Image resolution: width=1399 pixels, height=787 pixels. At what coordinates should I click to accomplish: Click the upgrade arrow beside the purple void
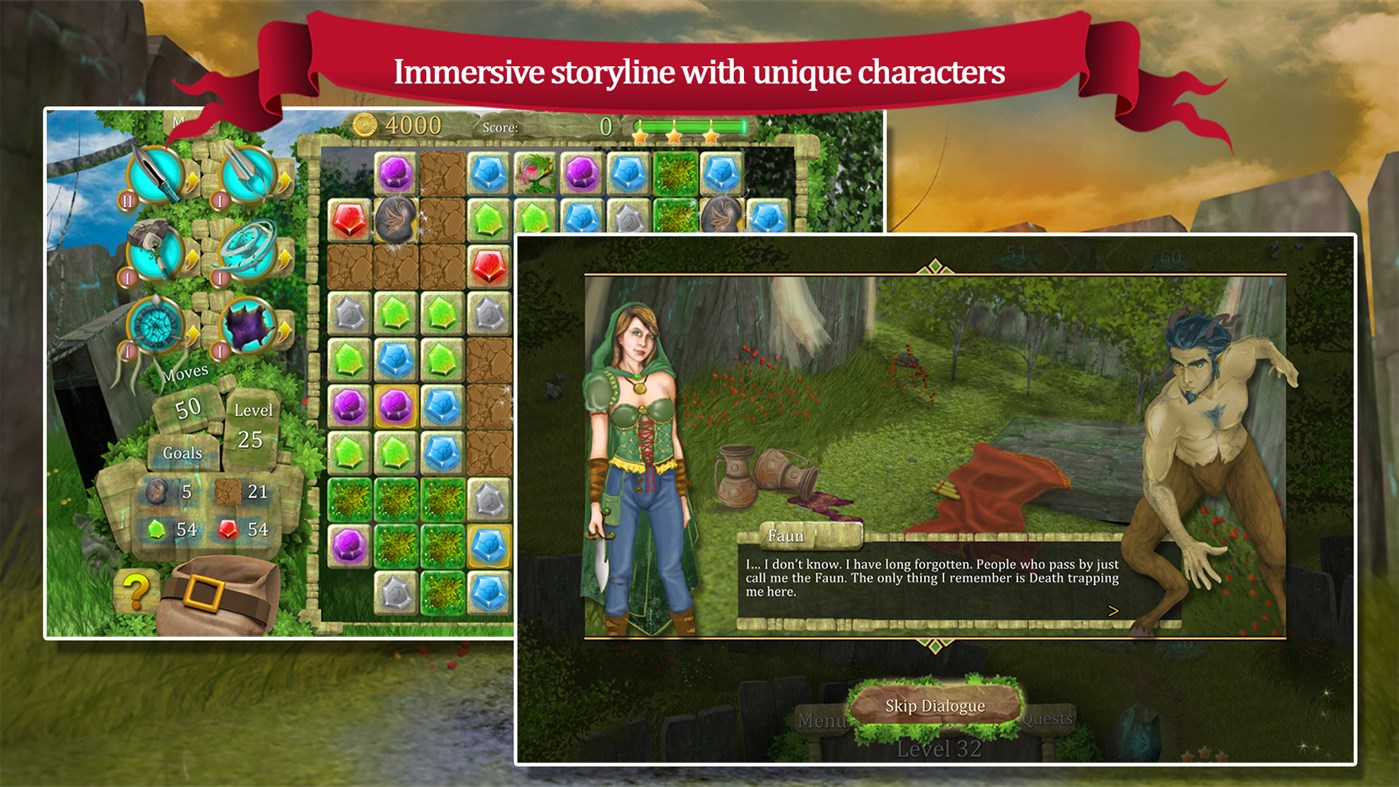click(x=284, y=329)
